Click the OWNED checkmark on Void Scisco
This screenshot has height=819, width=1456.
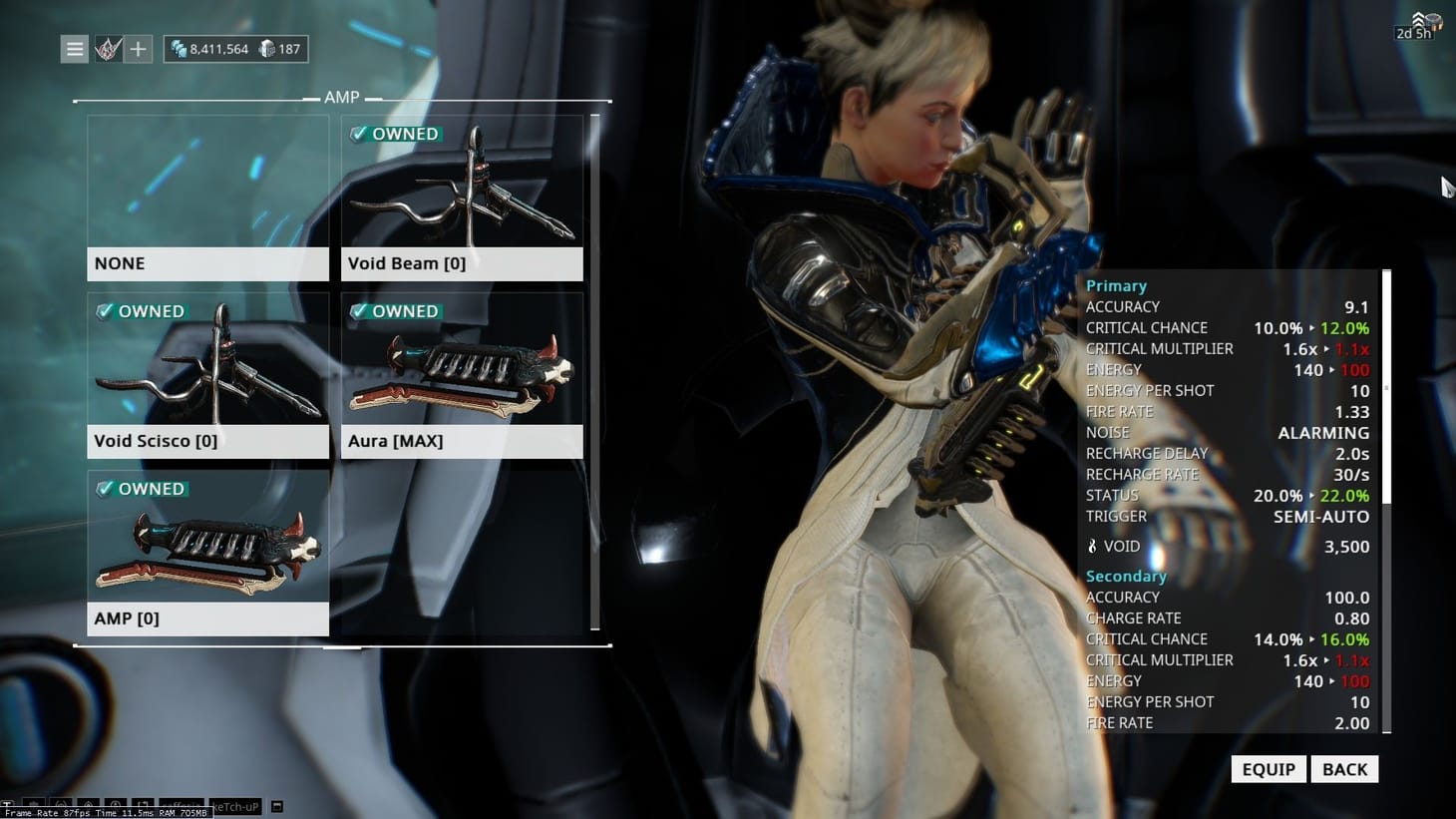(x=104, y=311)
